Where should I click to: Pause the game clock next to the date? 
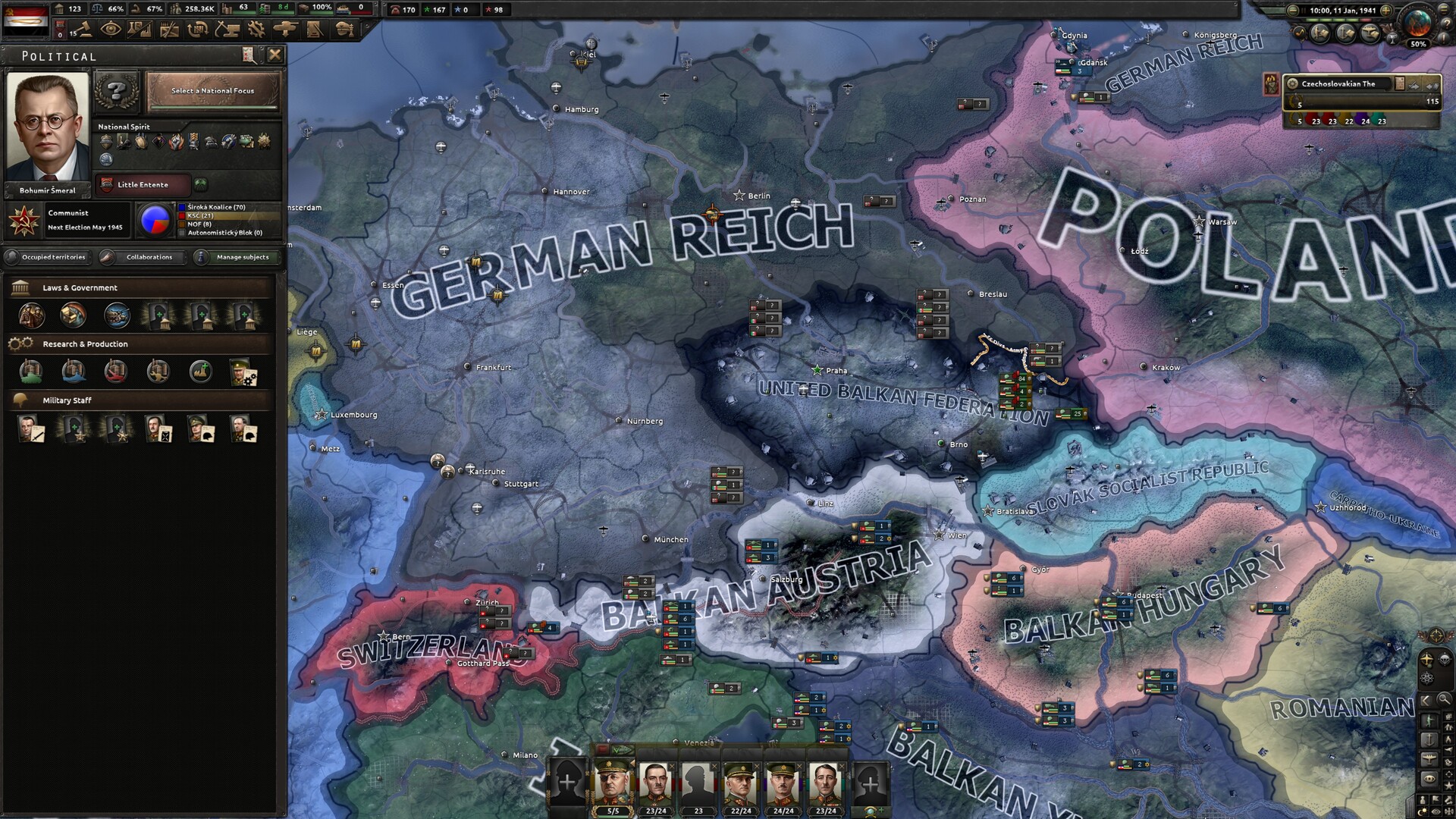(x=1304, y=11)
